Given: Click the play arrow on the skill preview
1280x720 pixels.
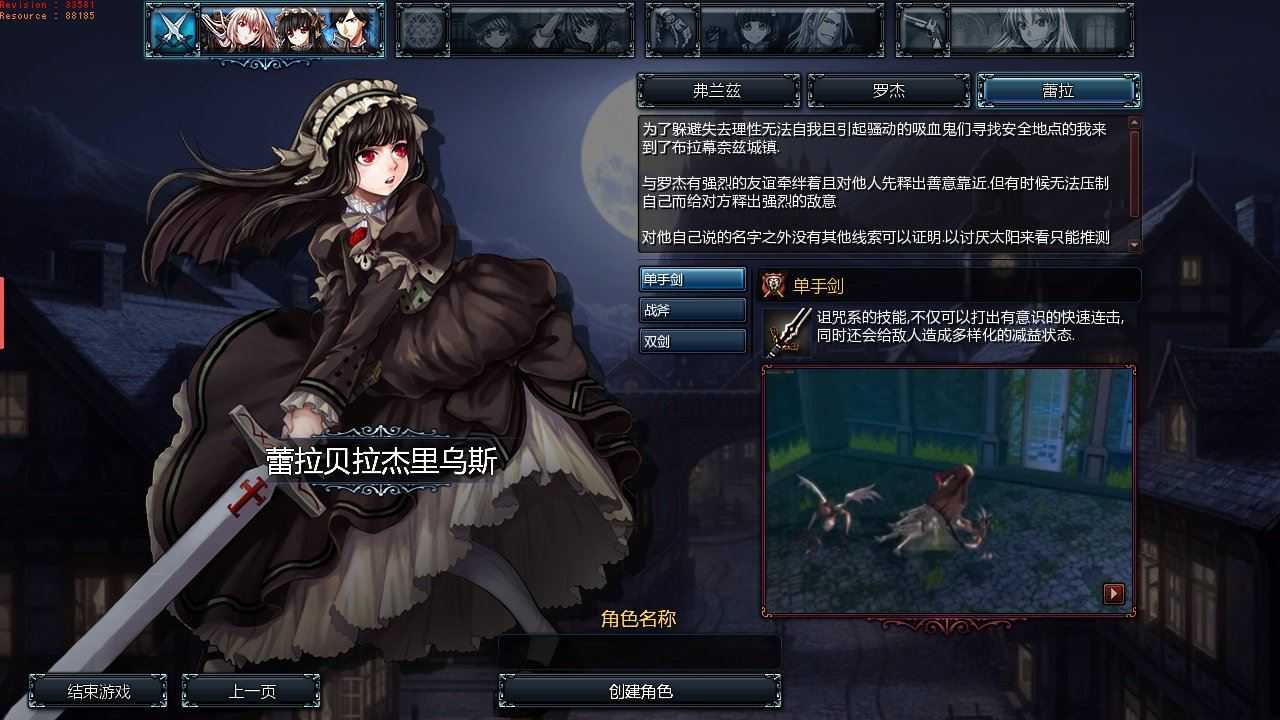Looking at the screenshot, I should pyautogui.click(x=1113, y=593).
